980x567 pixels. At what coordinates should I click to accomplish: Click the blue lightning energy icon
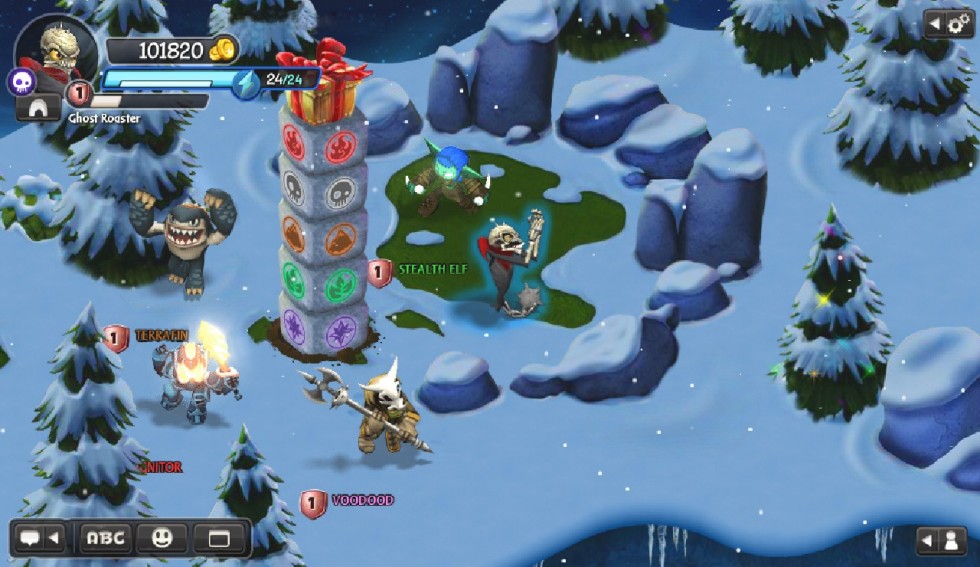pos(246,84)
